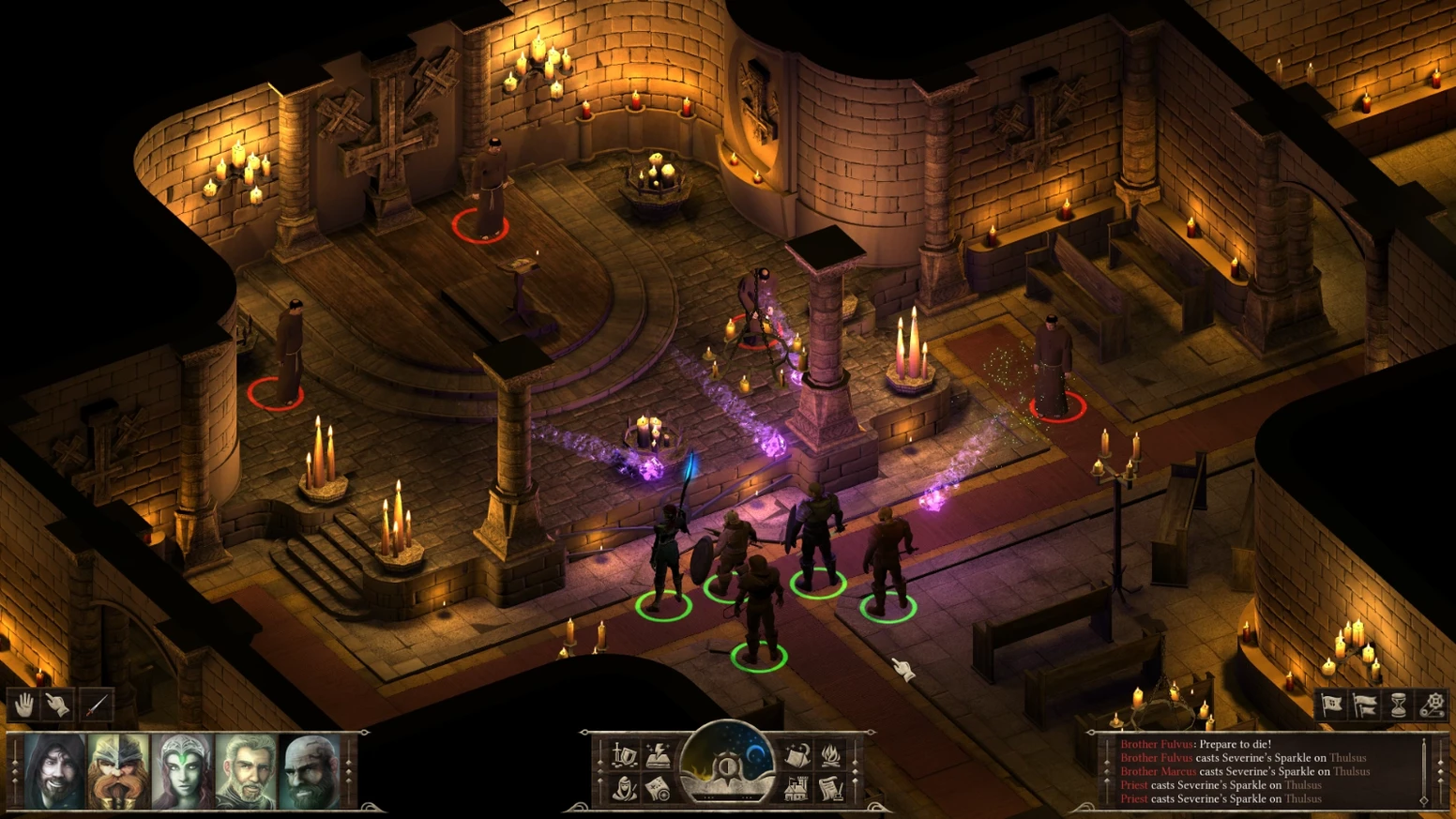1456x819 pixels.
Task: Select party formation via single flag icon
Action: pyautogui.click(x=1331, y=704)
